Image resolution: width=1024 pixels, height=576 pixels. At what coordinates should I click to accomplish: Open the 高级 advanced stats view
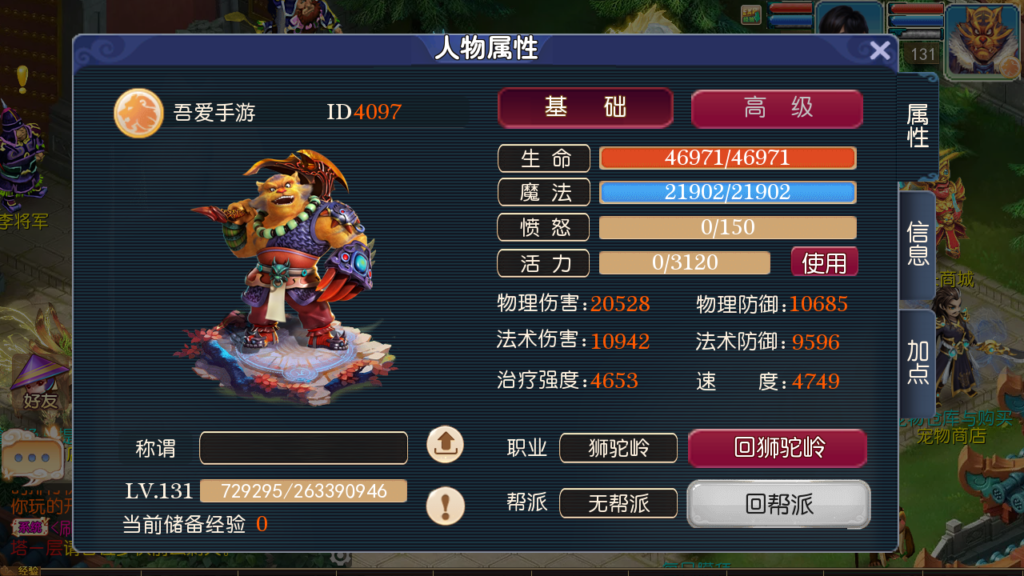(x=777, y=109)
